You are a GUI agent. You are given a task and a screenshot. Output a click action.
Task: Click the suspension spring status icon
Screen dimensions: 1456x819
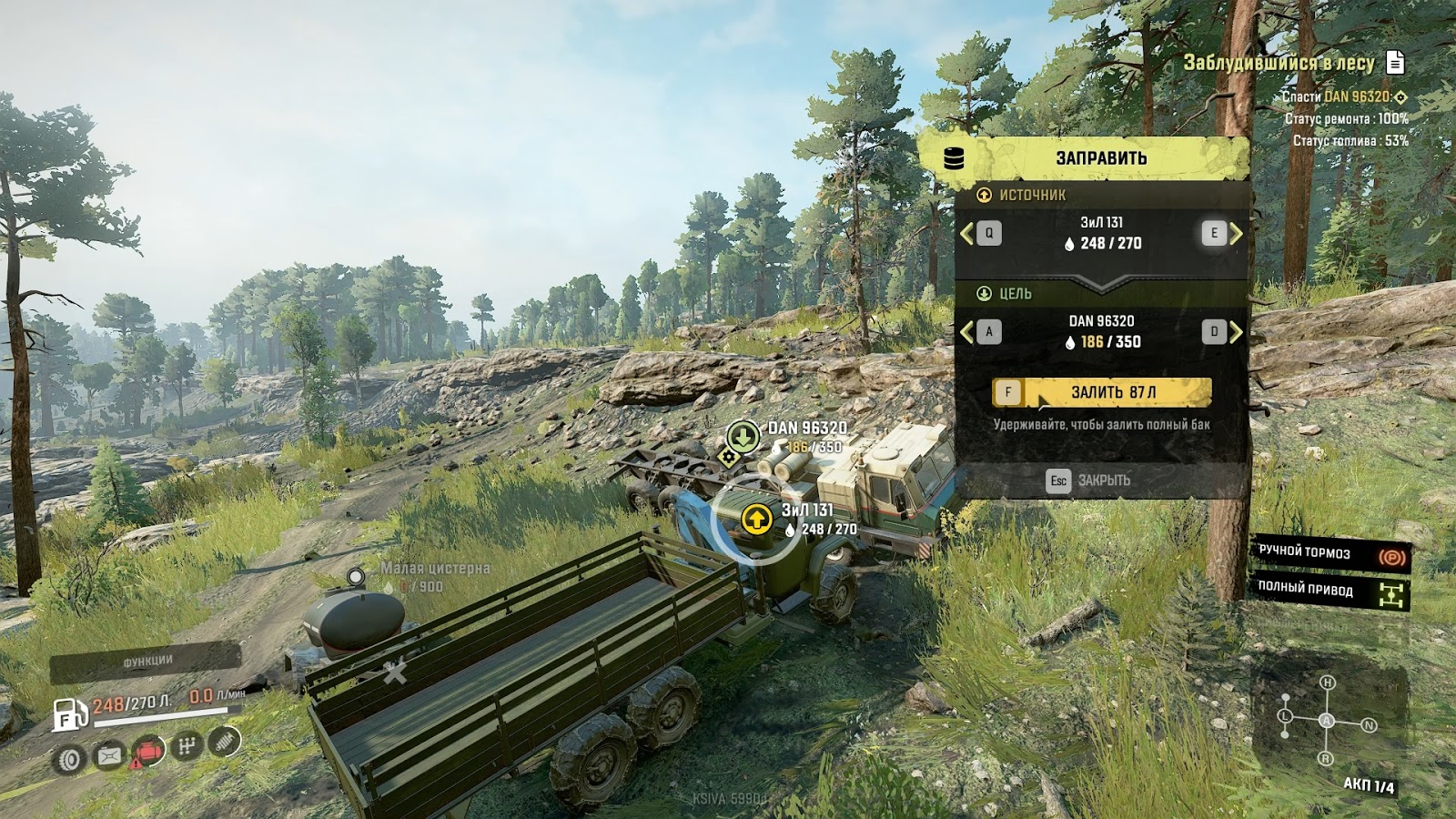(x=225, y=742)
